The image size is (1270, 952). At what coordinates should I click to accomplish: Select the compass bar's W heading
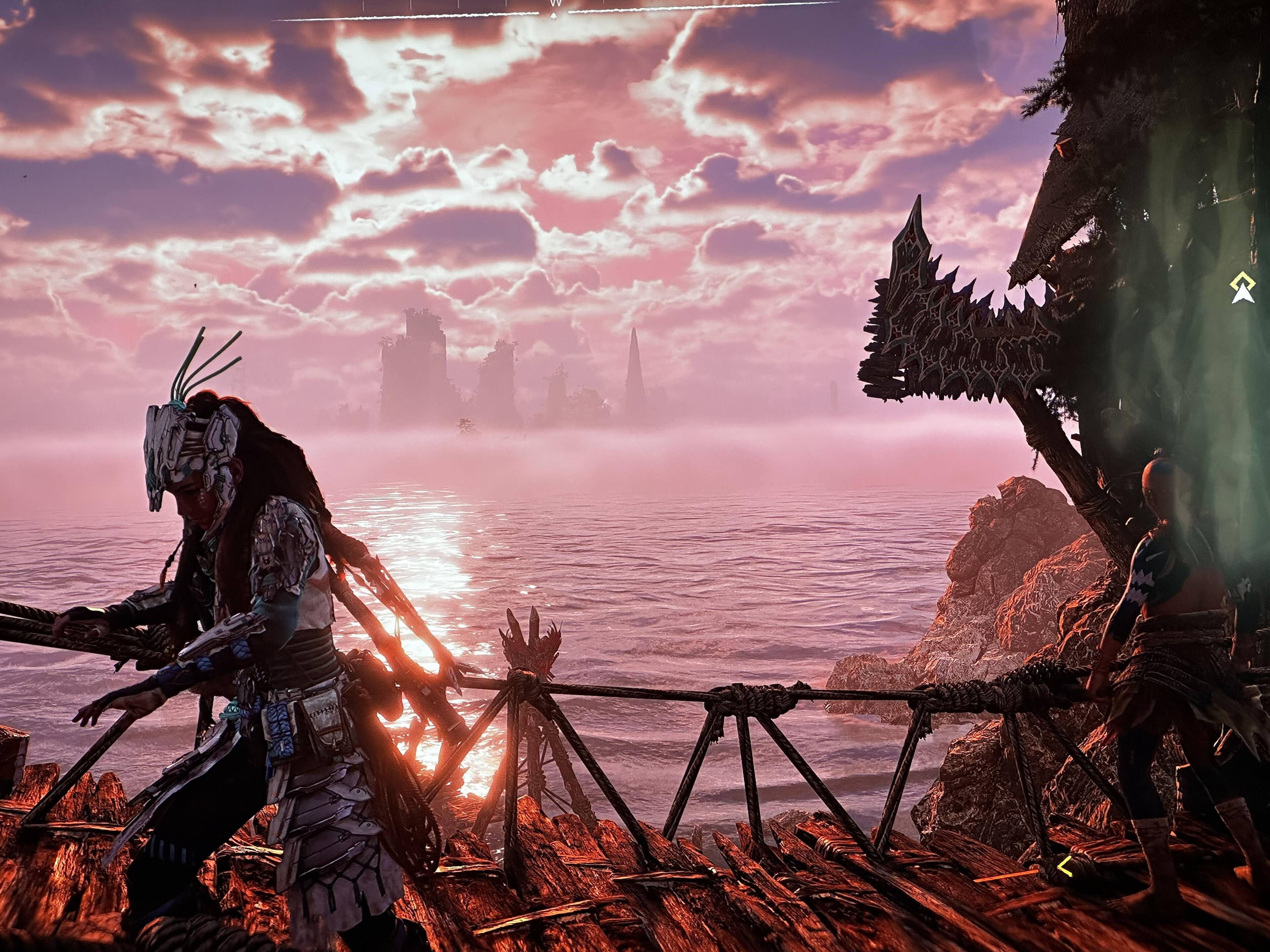554,4
